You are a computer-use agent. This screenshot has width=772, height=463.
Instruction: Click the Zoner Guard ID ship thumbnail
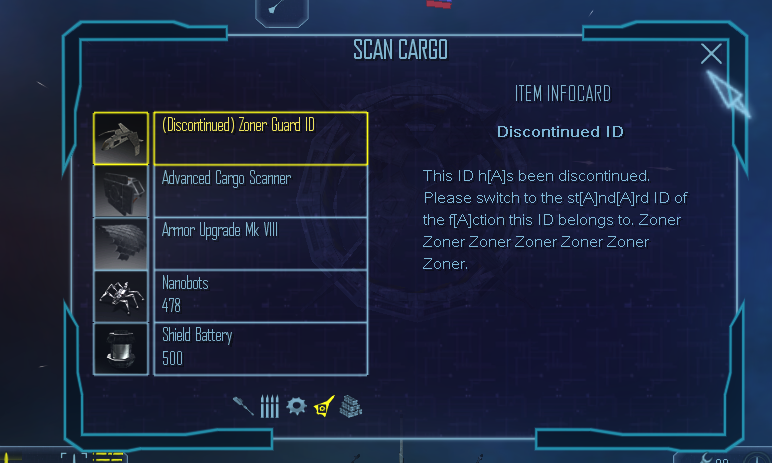(x=121, y=138)
